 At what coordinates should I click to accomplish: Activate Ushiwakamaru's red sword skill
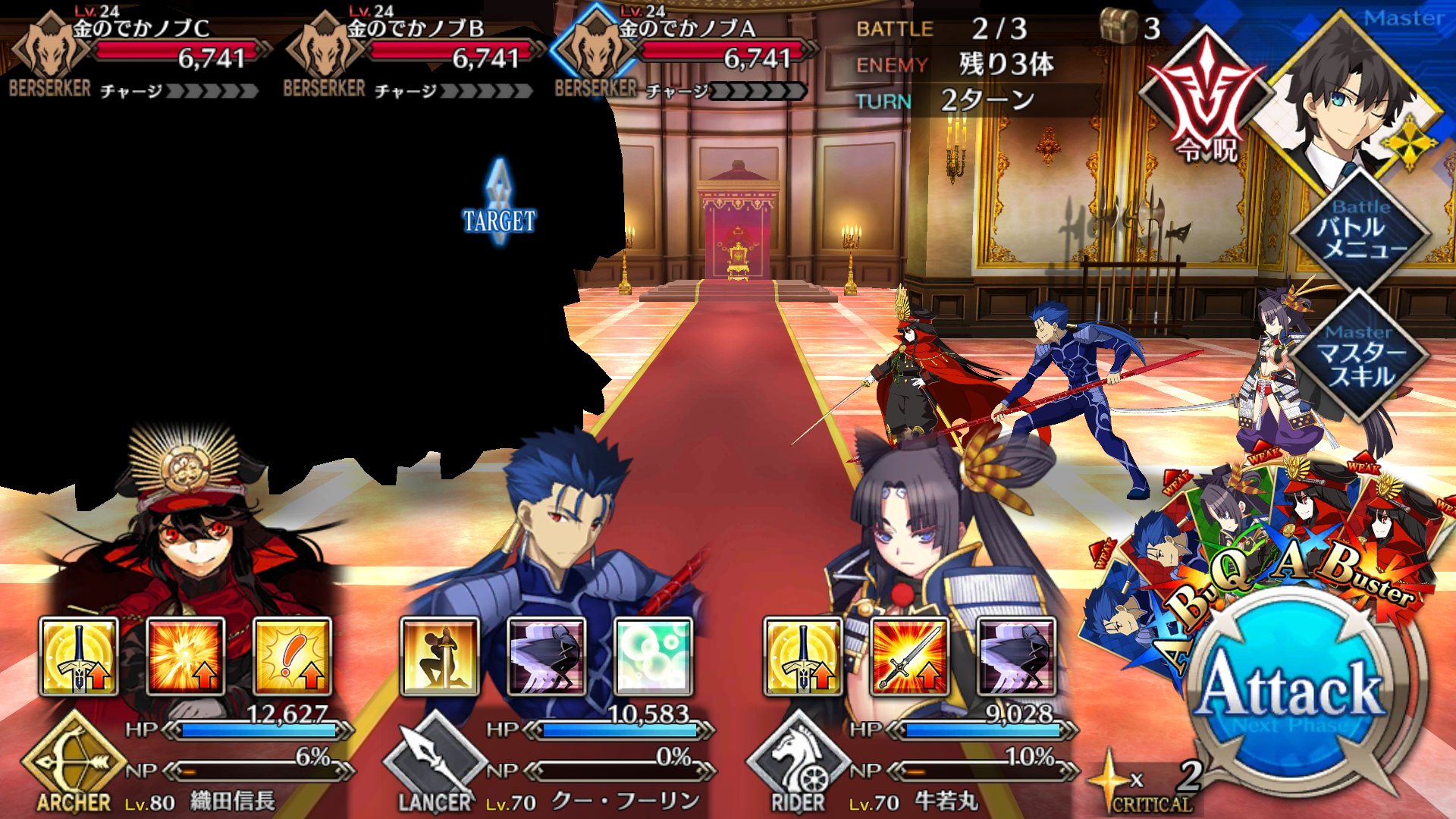[x=909, y=656]
